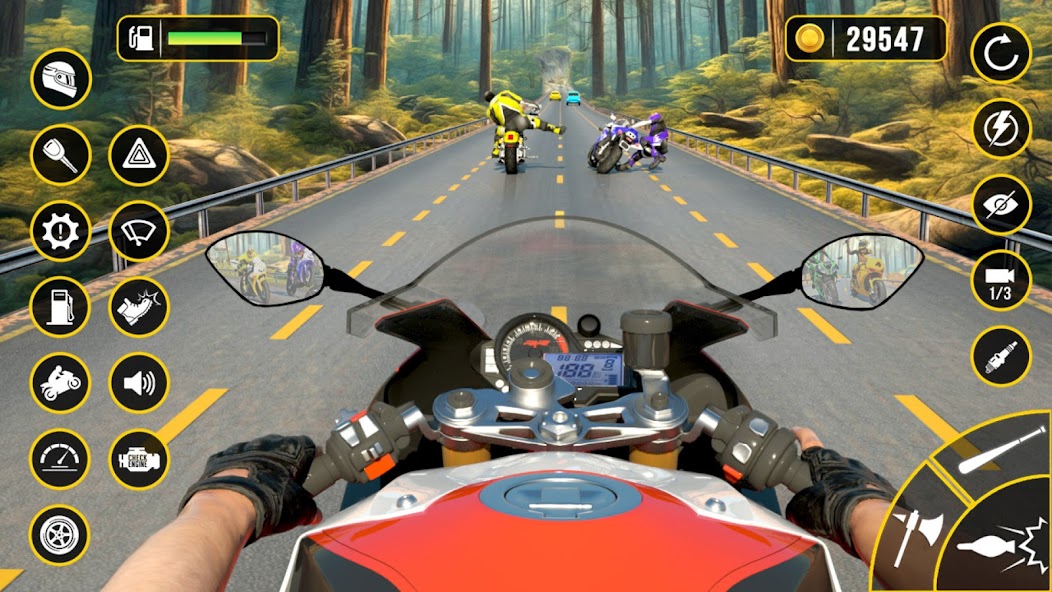Click the Check Engine icon
This screenshot has height=592, width=1052.
[x=138, y=459]
